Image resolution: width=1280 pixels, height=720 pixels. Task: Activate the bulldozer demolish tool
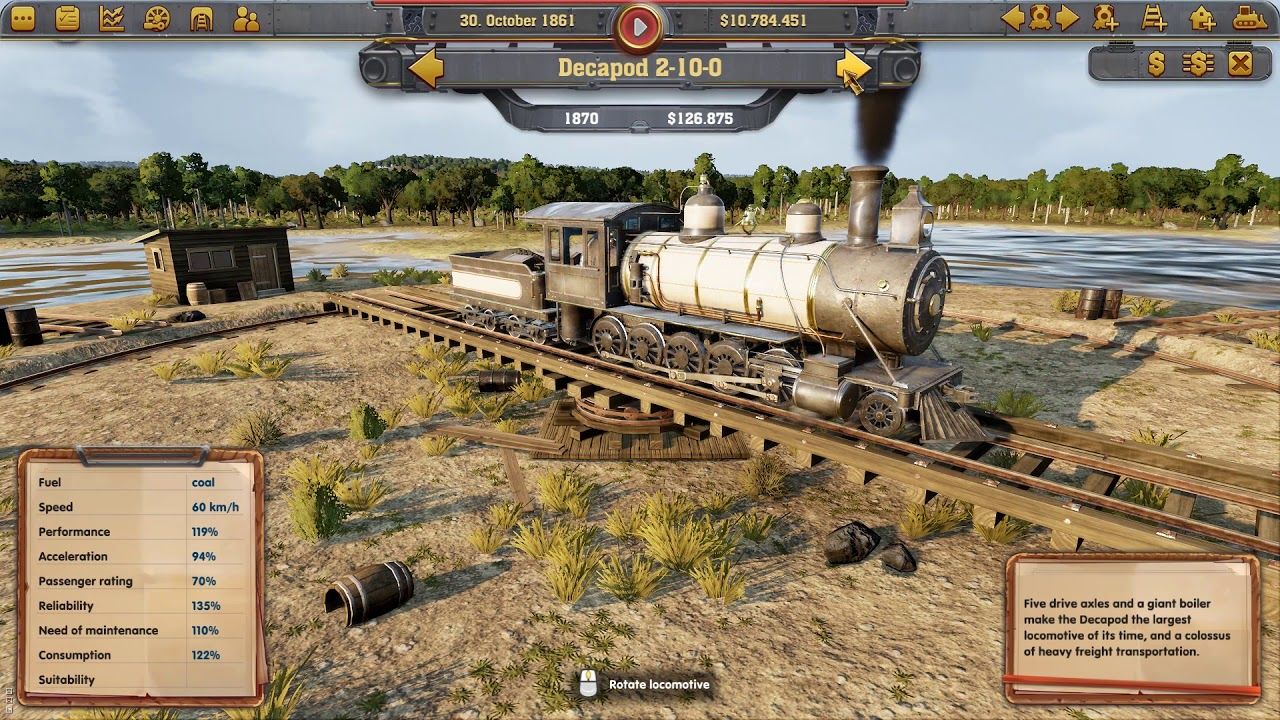coord(1249,18)
